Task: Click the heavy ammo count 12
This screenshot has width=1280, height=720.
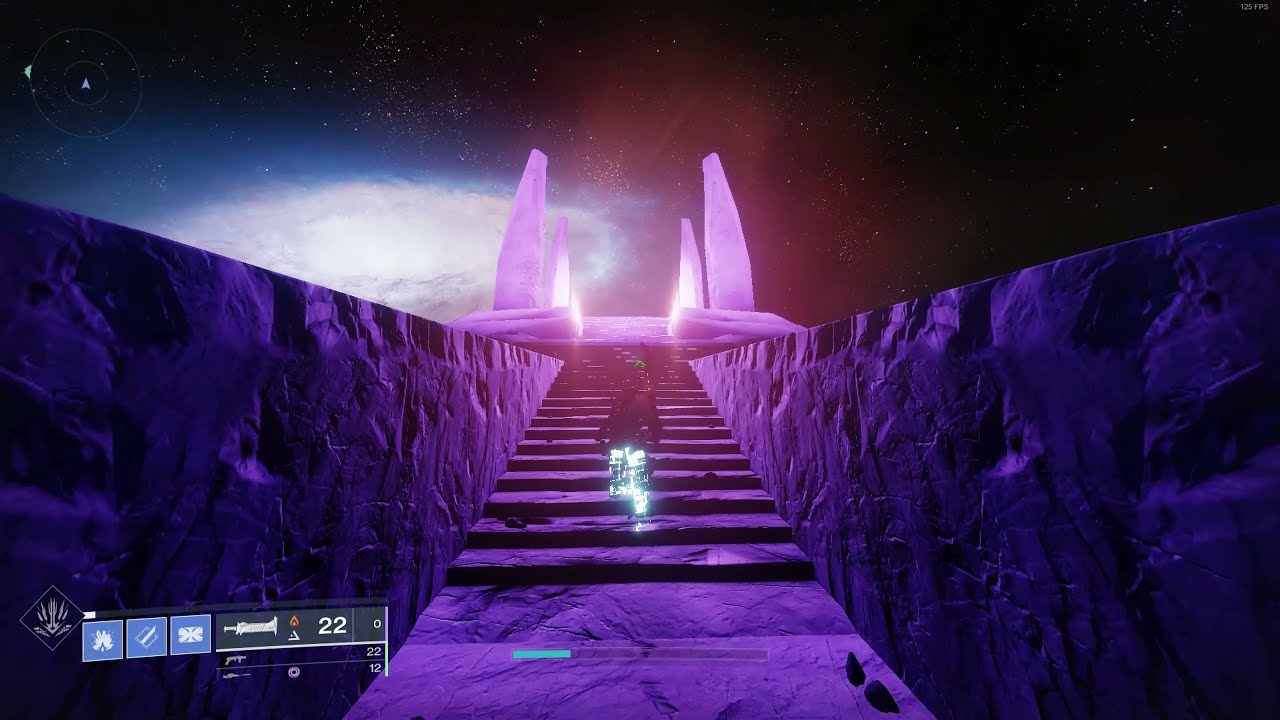Action: (377, 668)
